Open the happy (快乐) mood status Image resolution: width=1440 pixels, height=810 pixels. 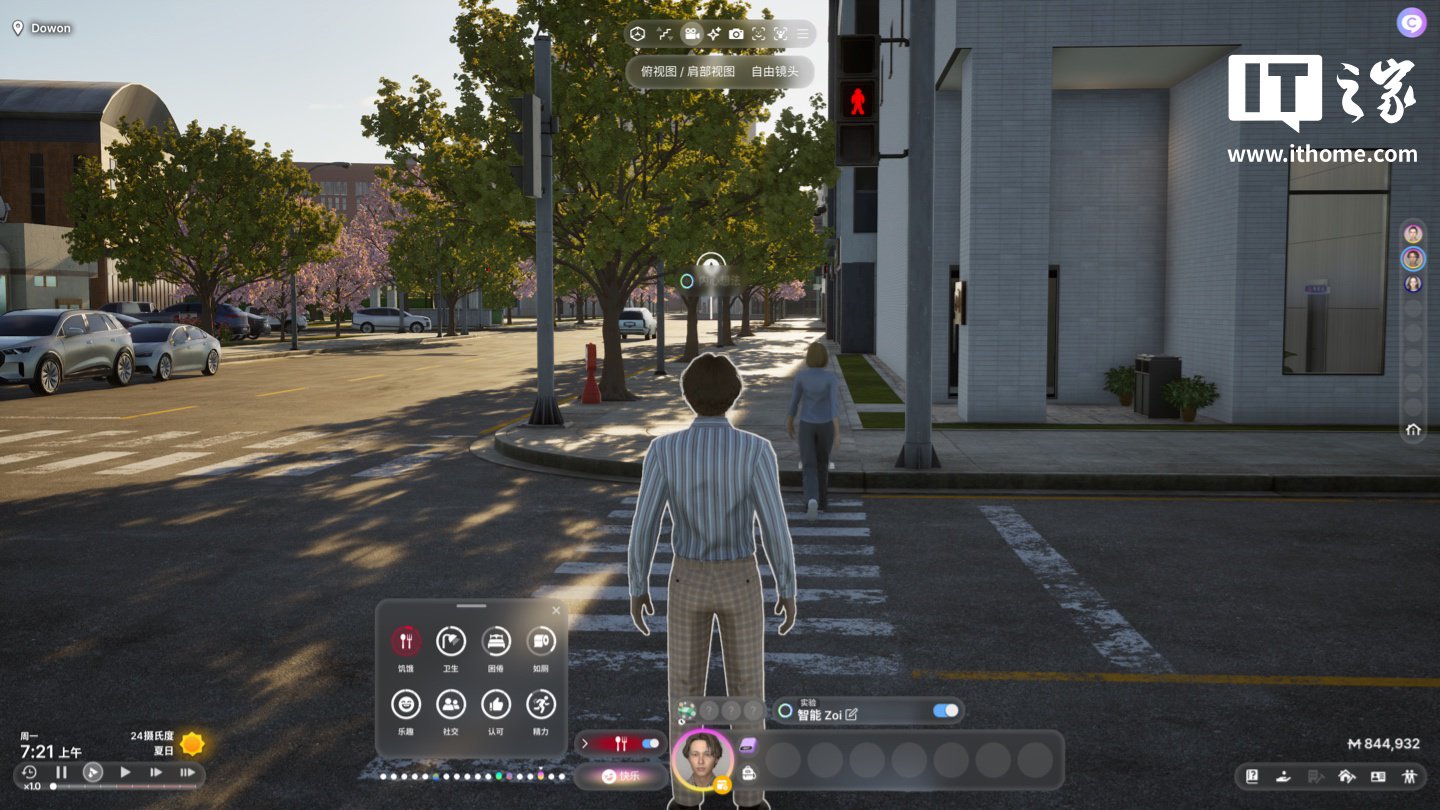tap(622, 775)
